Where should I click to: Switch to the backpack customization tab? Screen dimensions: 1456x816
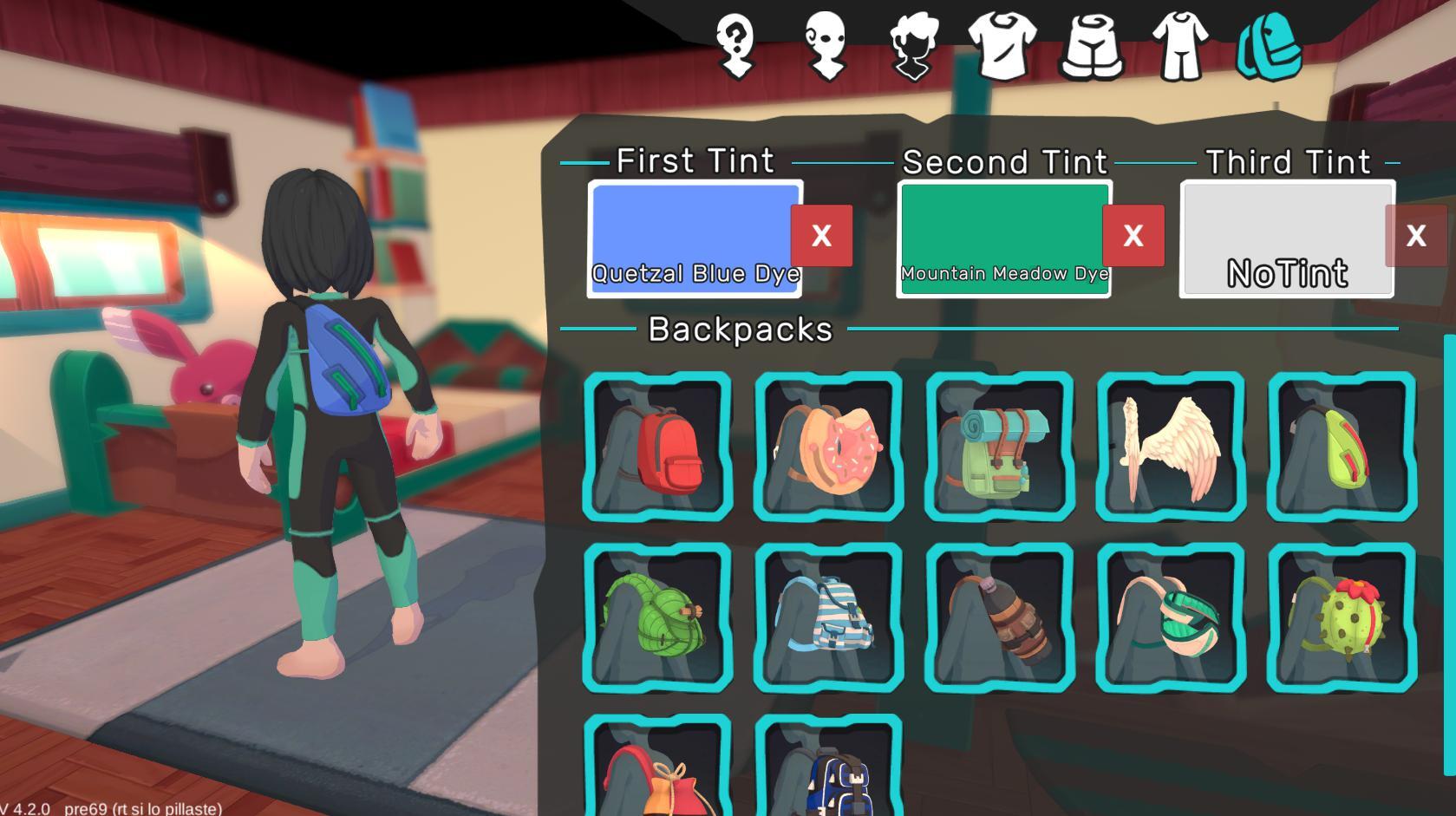pyautogui.click(x=1268, y=48)
